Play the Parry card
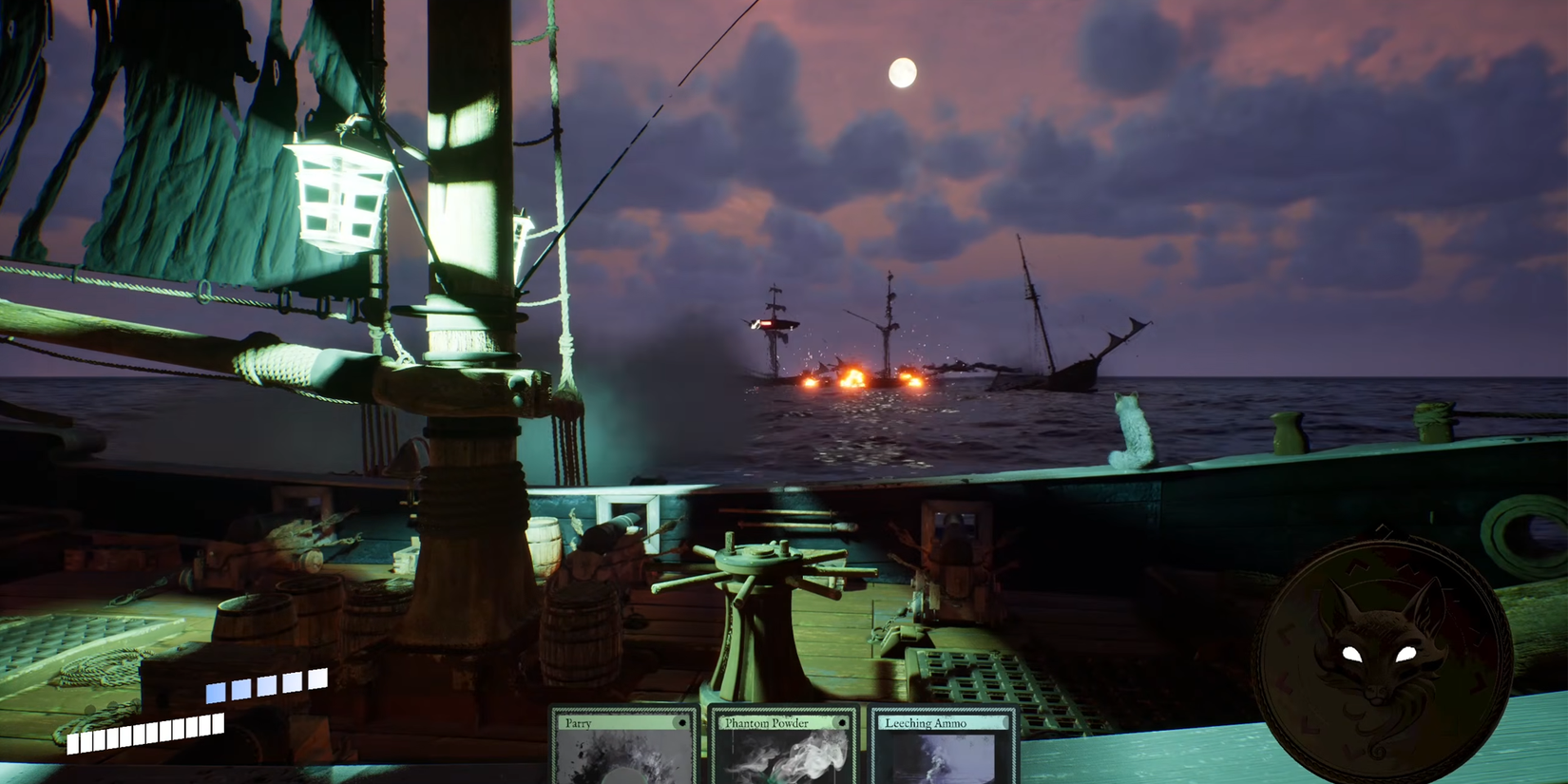 [x=622, y=751]
